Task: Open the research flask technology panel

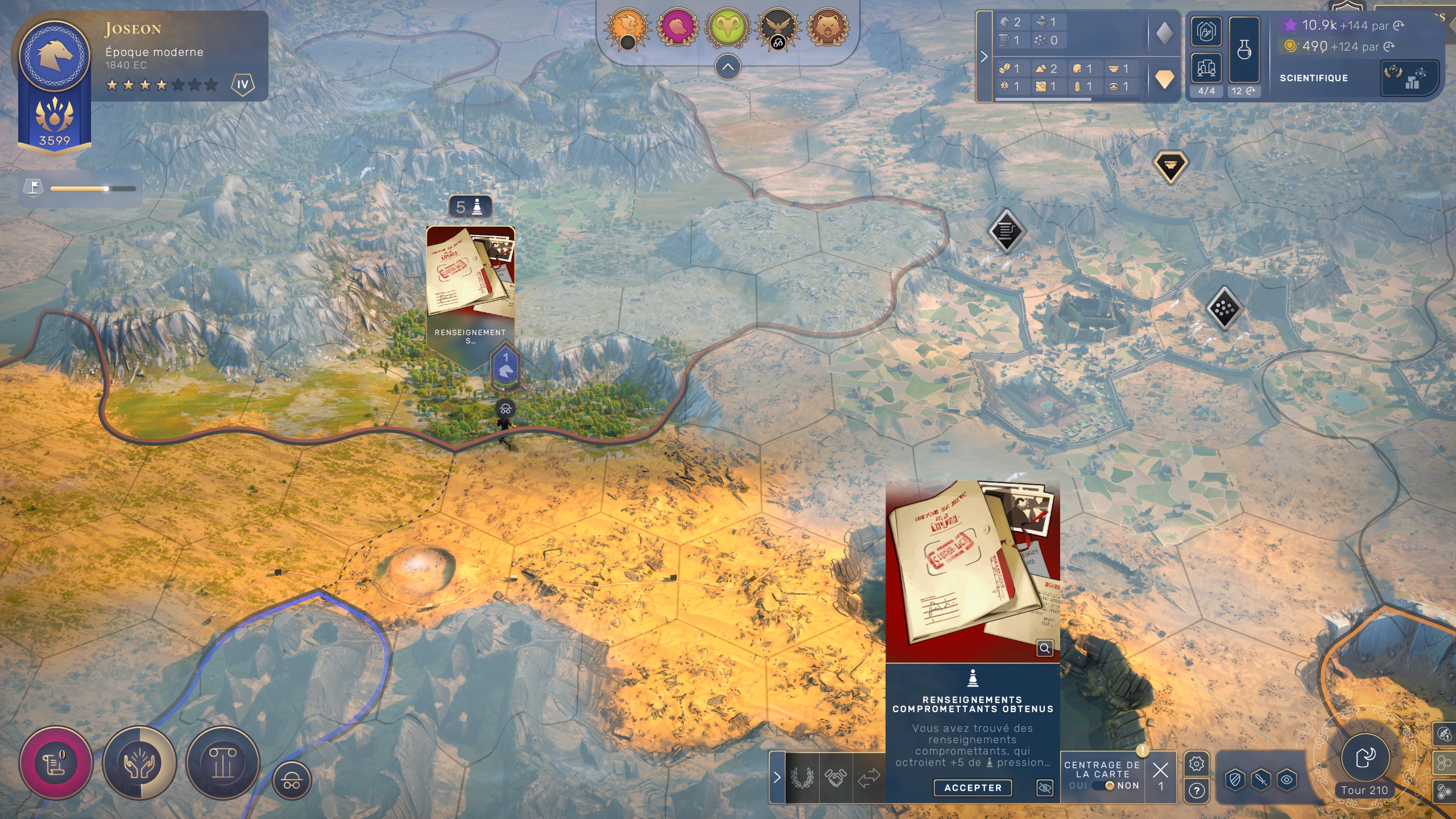Action: pyautogui.click(x=1244, y=50)
